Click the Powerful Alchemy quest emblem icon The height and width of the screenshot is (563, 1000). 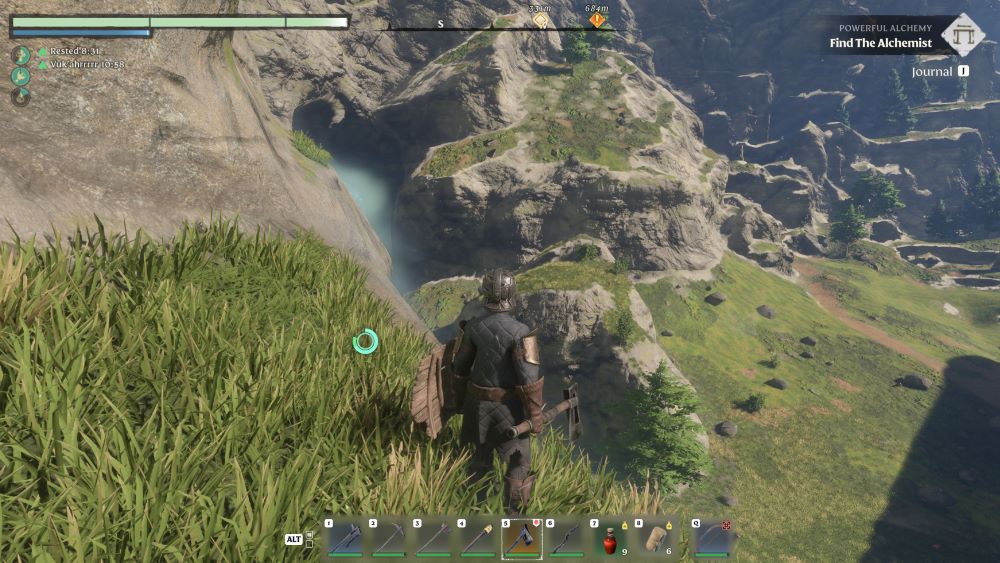point(962,35)
